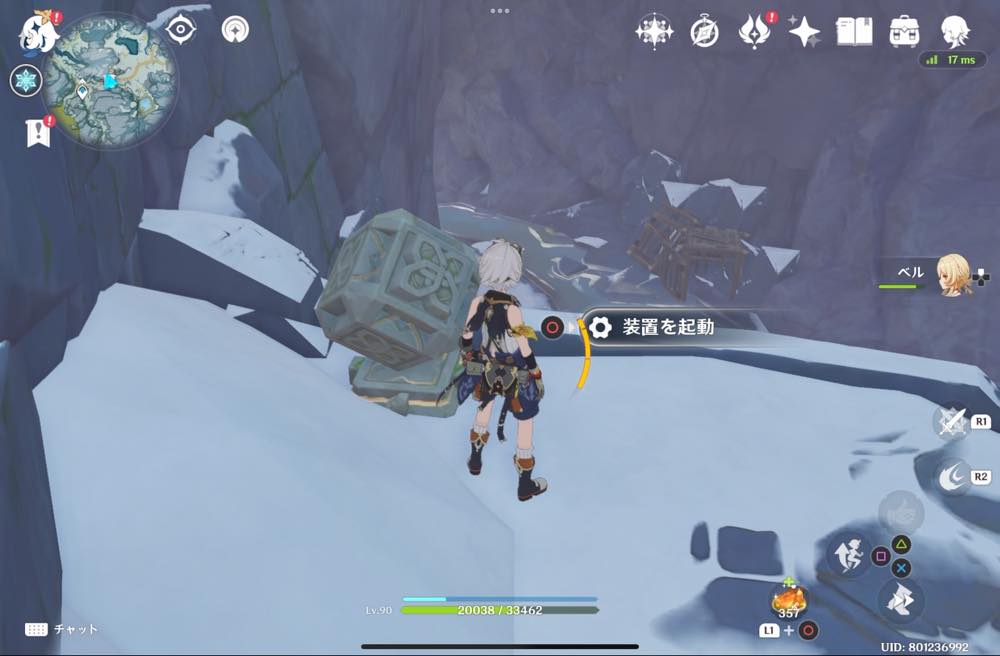
Task: Open the character profile head icon
Action: tap(955, 32)
